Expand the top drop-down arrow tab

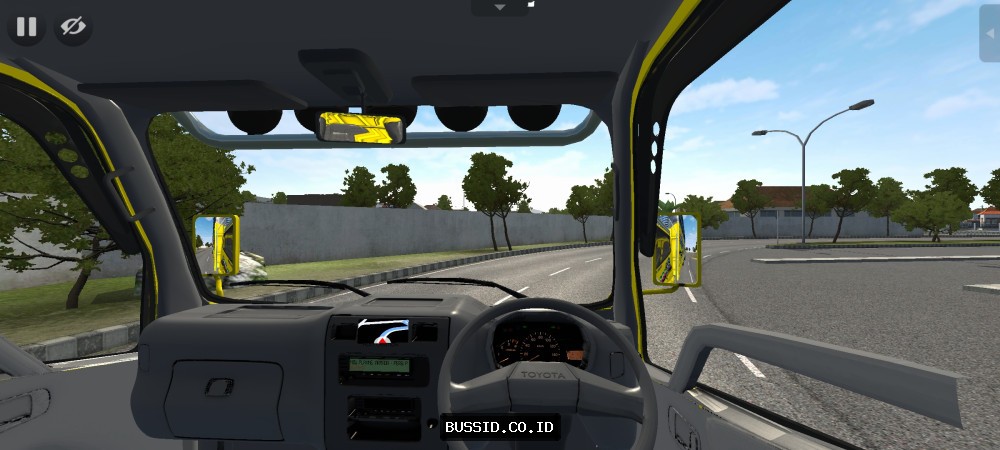coord(499,7)
